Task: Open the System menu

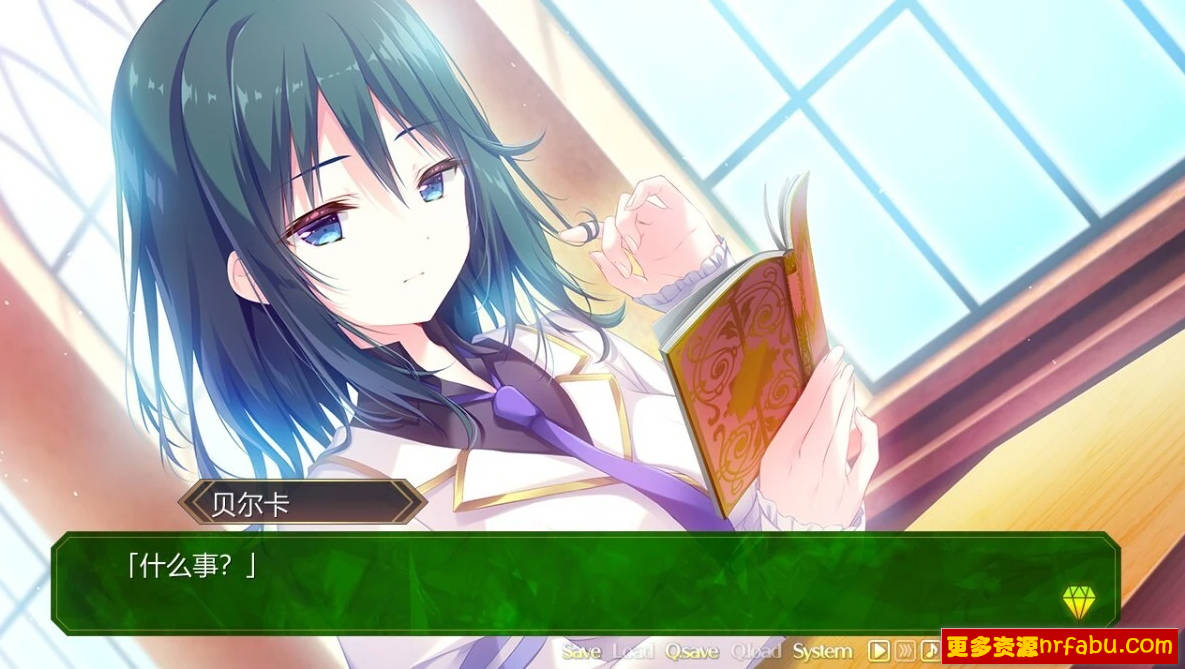Action: [822, 652]
